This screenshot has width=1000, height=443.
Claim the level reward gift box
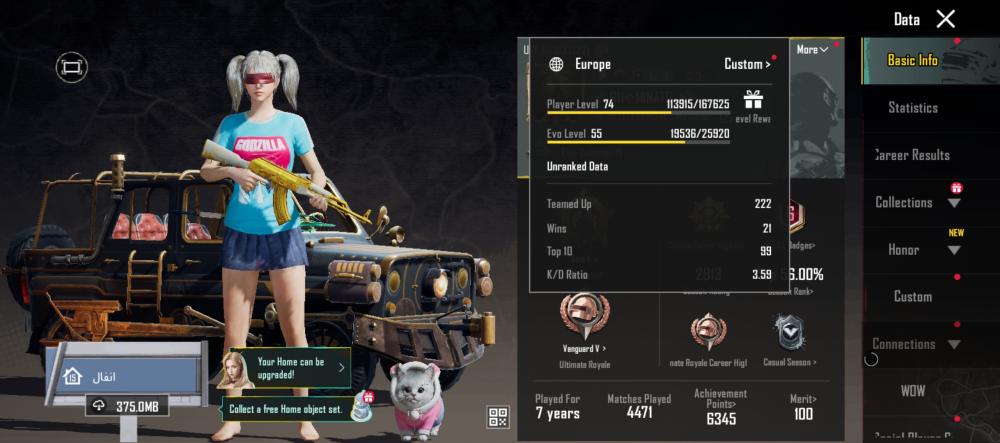[x=752, y=99]
